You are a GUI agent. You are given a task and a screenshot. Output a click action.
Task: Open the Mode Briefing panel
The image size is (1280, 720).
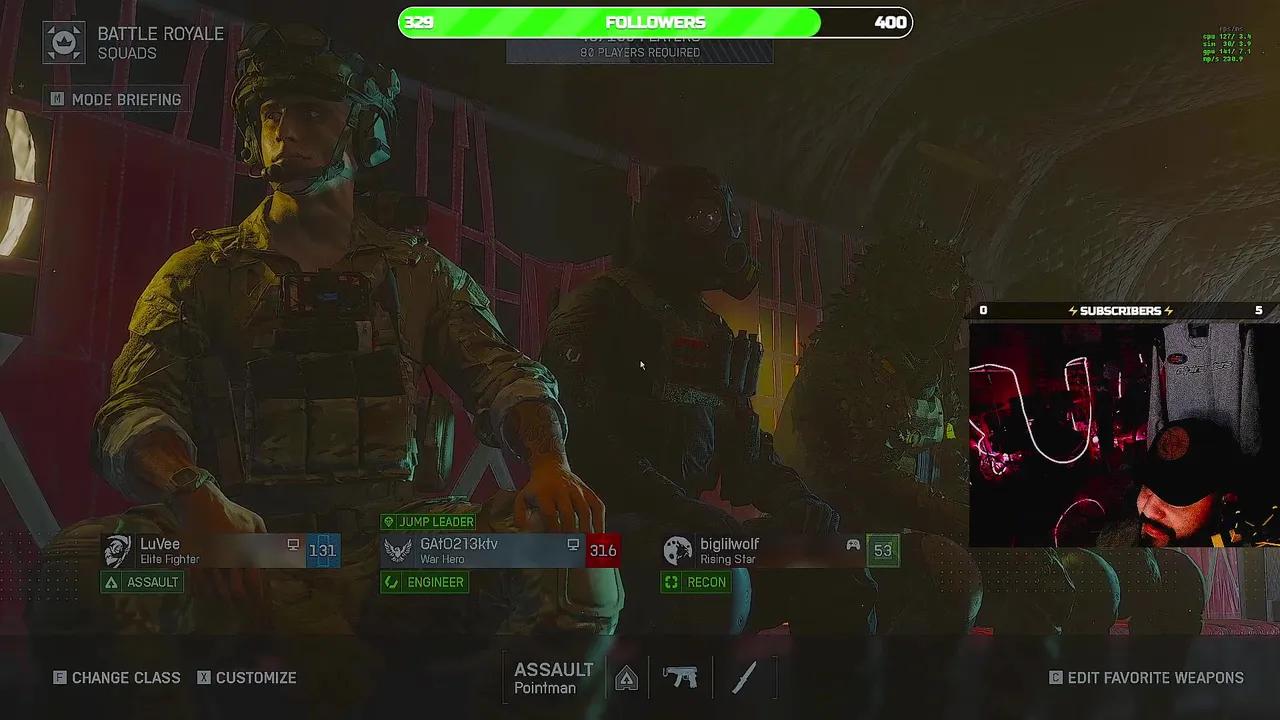(x=116, y=99)
